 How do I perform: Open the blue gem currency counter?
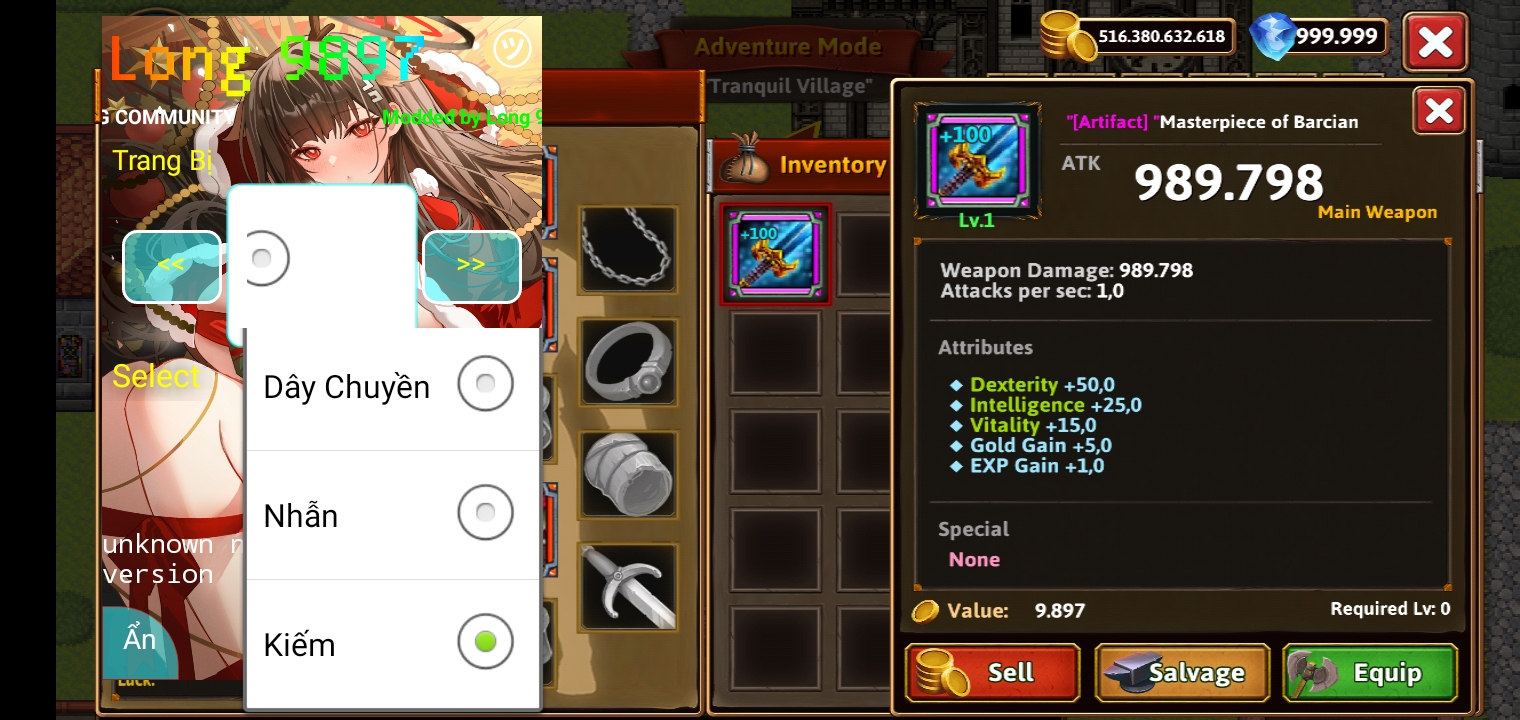pyautogui.click(x=1320, y=37)
